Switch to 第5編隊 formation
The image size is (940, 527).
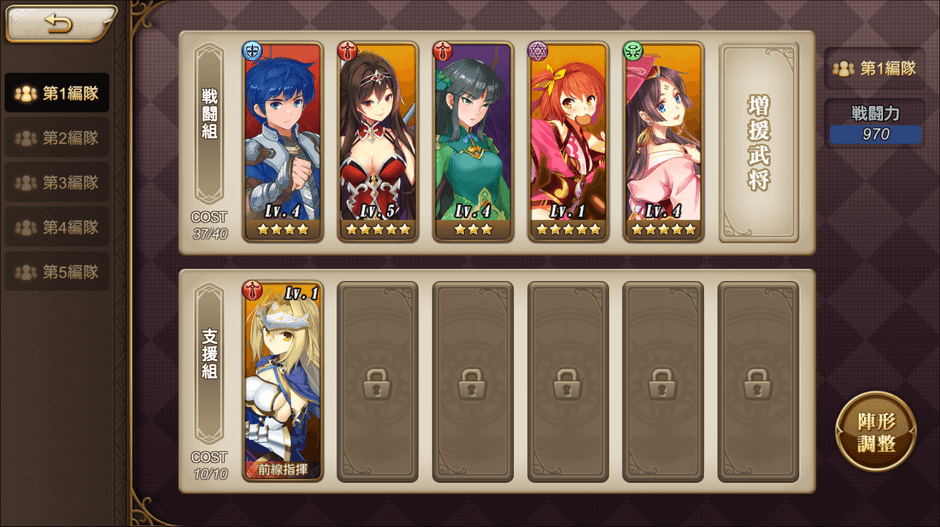coord(58,272)
